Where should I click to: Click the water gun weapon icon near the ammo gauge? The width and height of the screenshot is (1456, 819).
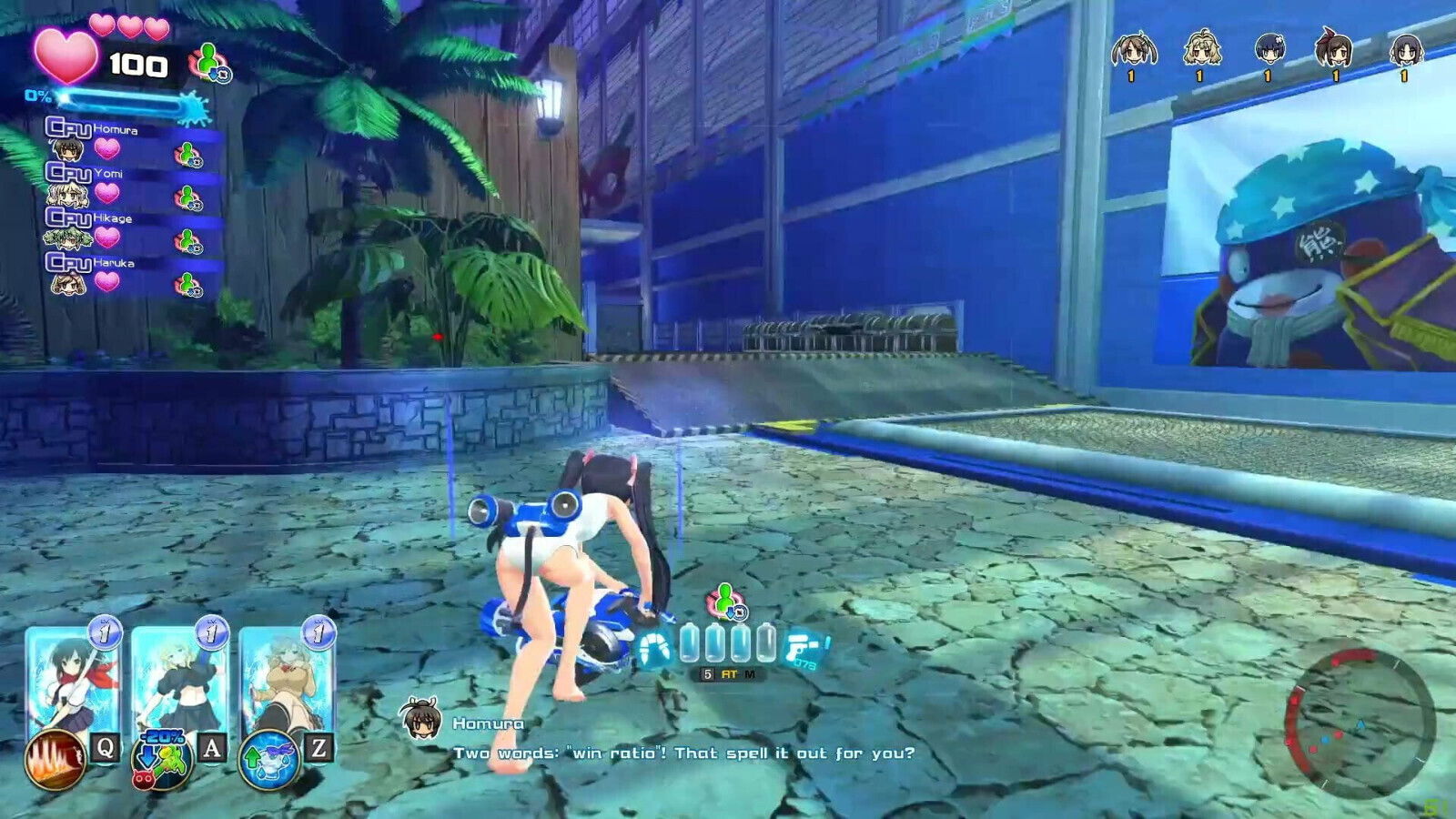[x=801, y=648]
